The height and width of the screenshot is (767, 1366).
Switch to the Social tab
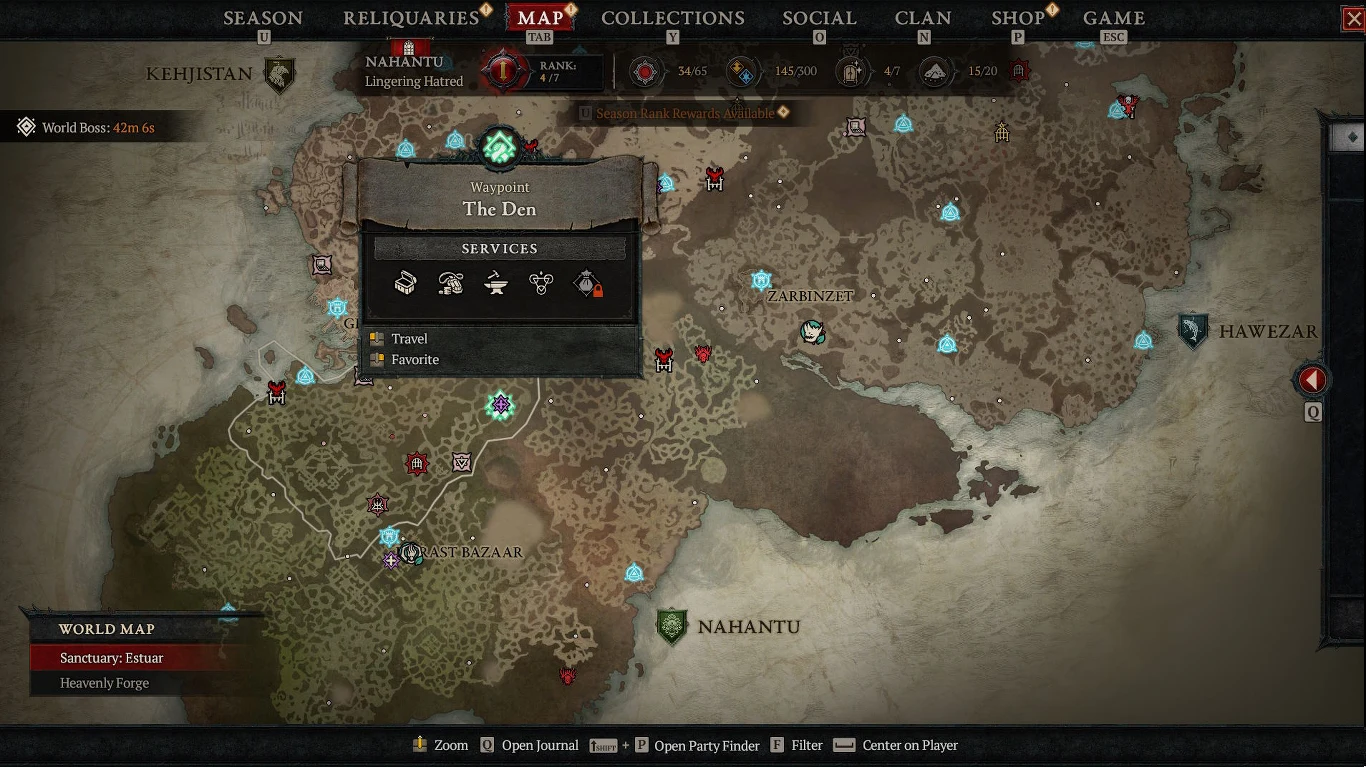pyautogui.click(x=819, y=18)
